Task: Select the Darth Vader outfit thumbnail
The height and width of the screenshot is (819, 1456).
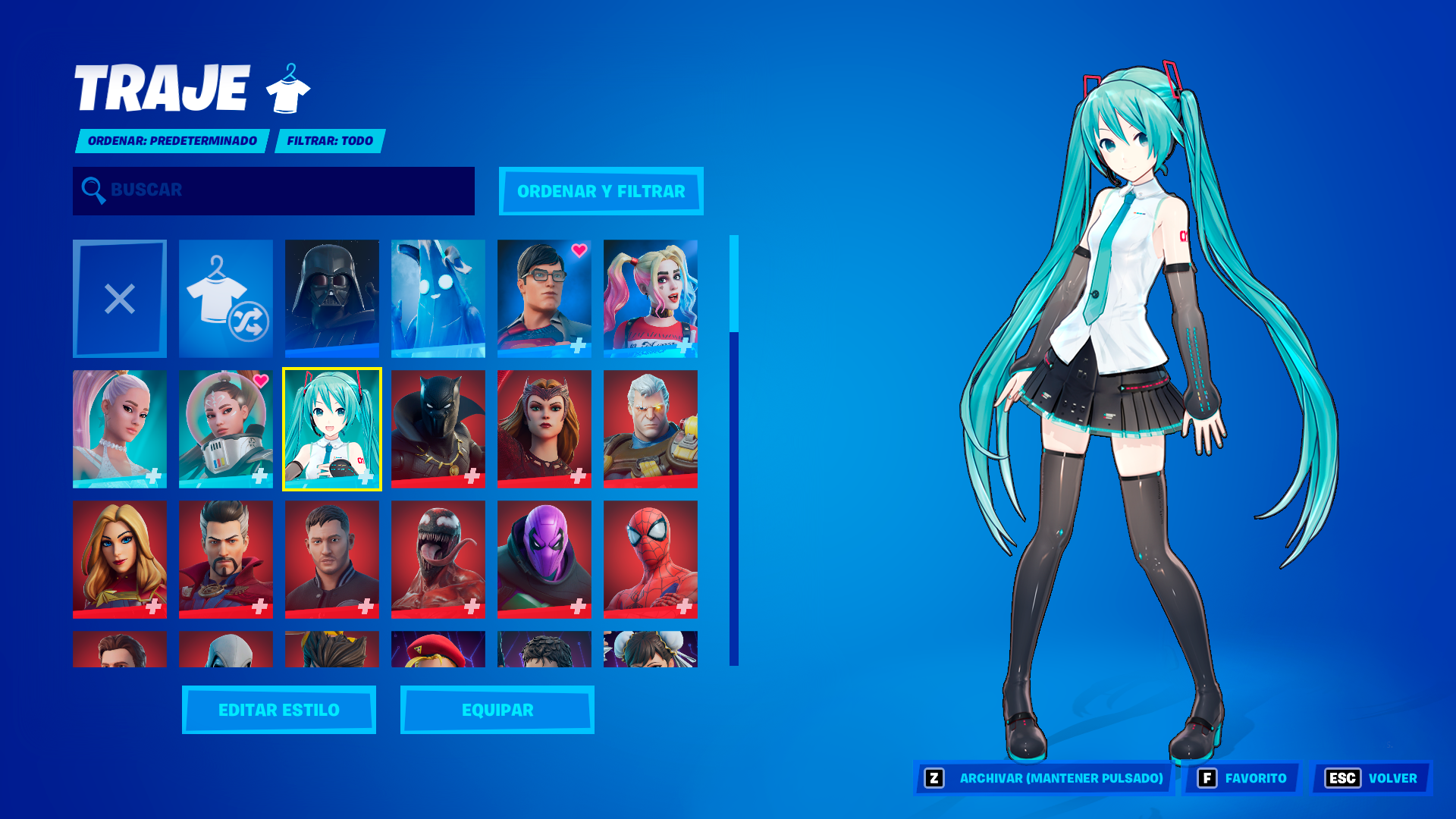Action: tap(331, 299)
